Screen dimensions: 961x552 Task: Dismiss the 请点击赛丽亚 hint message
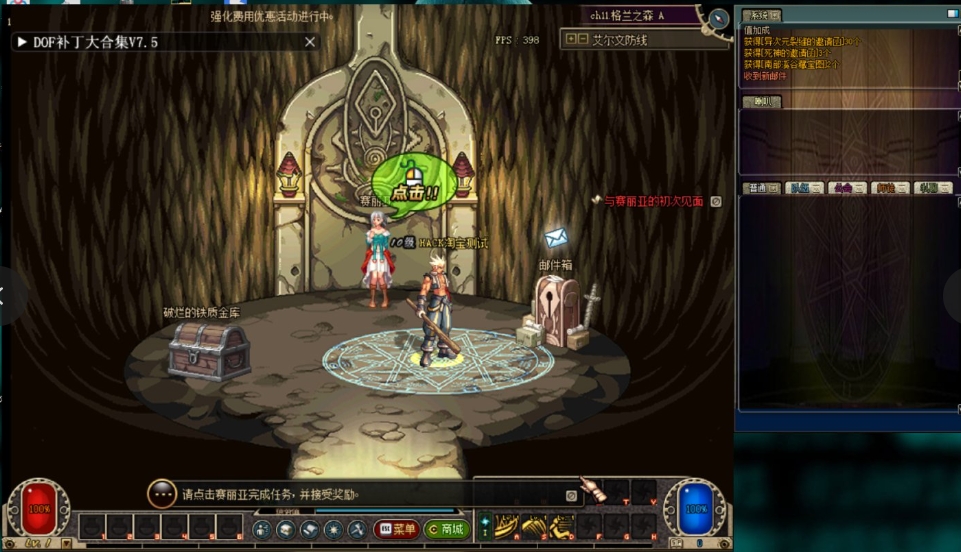pos(571,495)
